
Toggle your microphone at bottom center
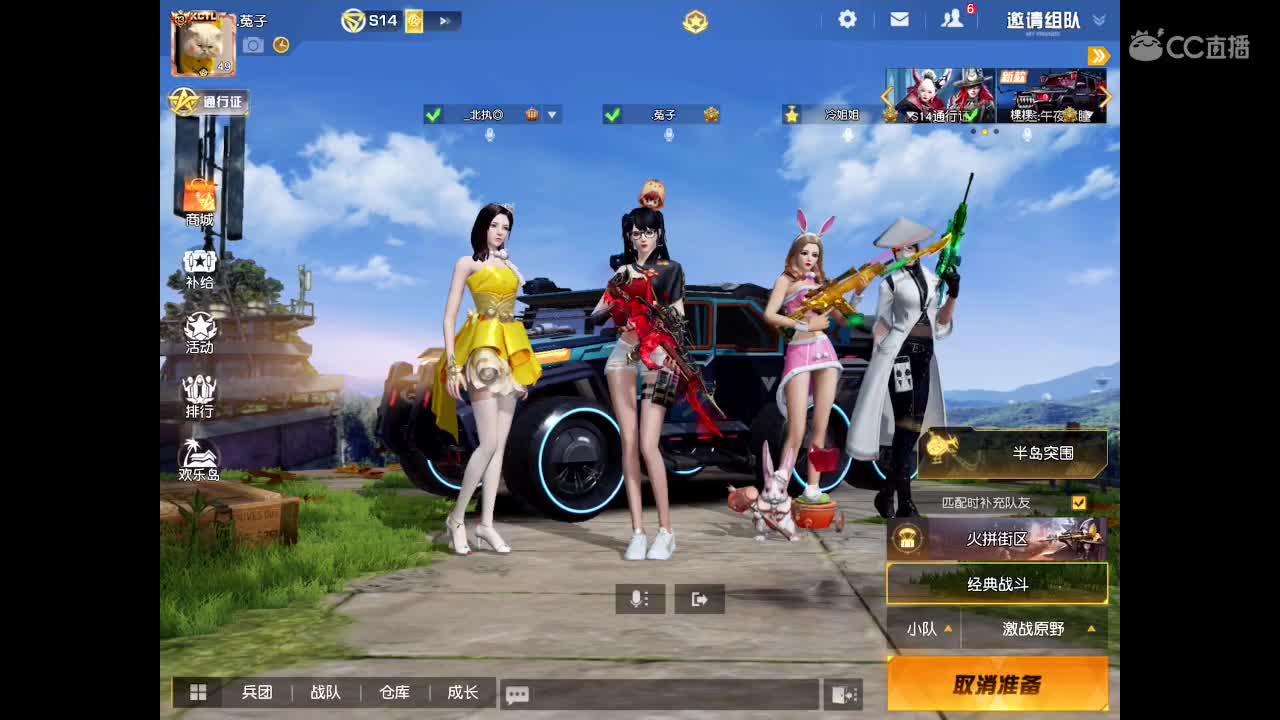point(638,599)
